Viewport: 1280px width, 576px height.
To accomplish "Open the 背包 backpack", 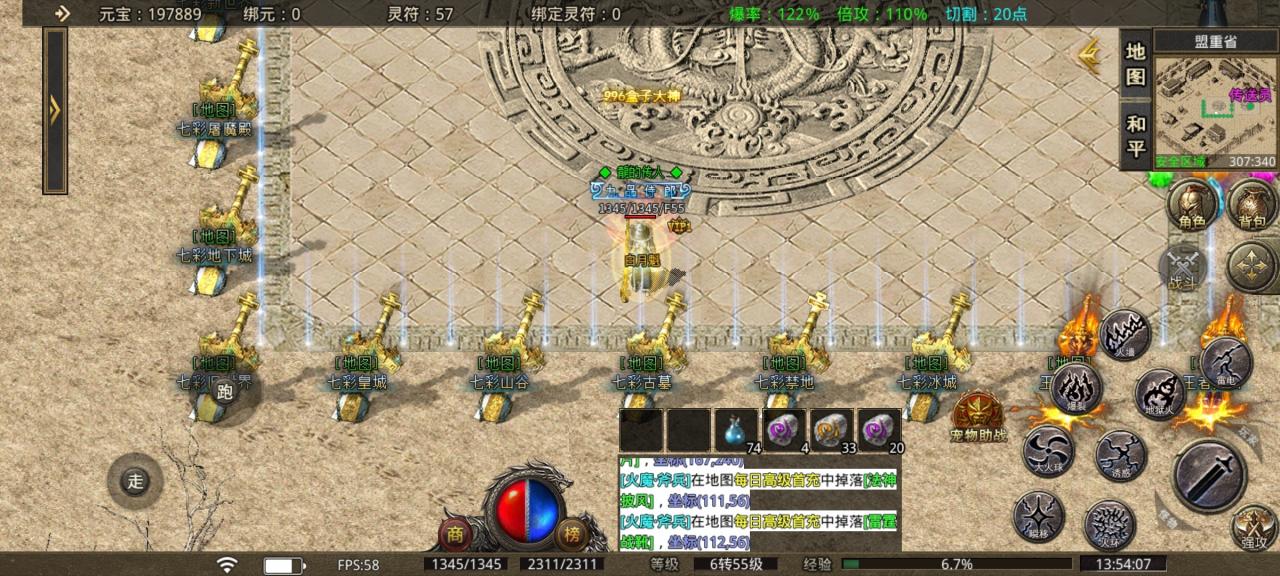I will pos(1252,205).
